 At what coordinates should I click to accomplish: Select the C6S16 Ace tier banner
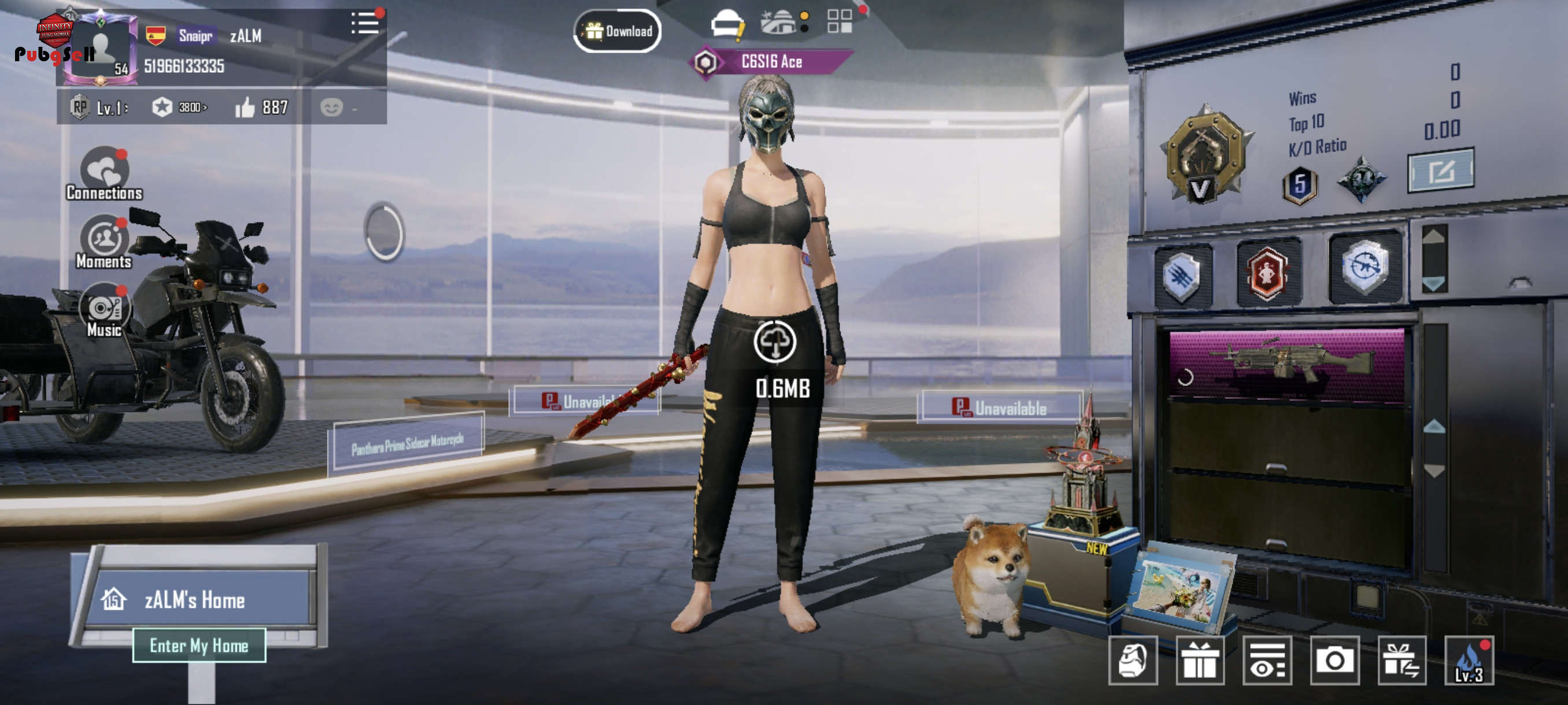(x=771, y=62)
